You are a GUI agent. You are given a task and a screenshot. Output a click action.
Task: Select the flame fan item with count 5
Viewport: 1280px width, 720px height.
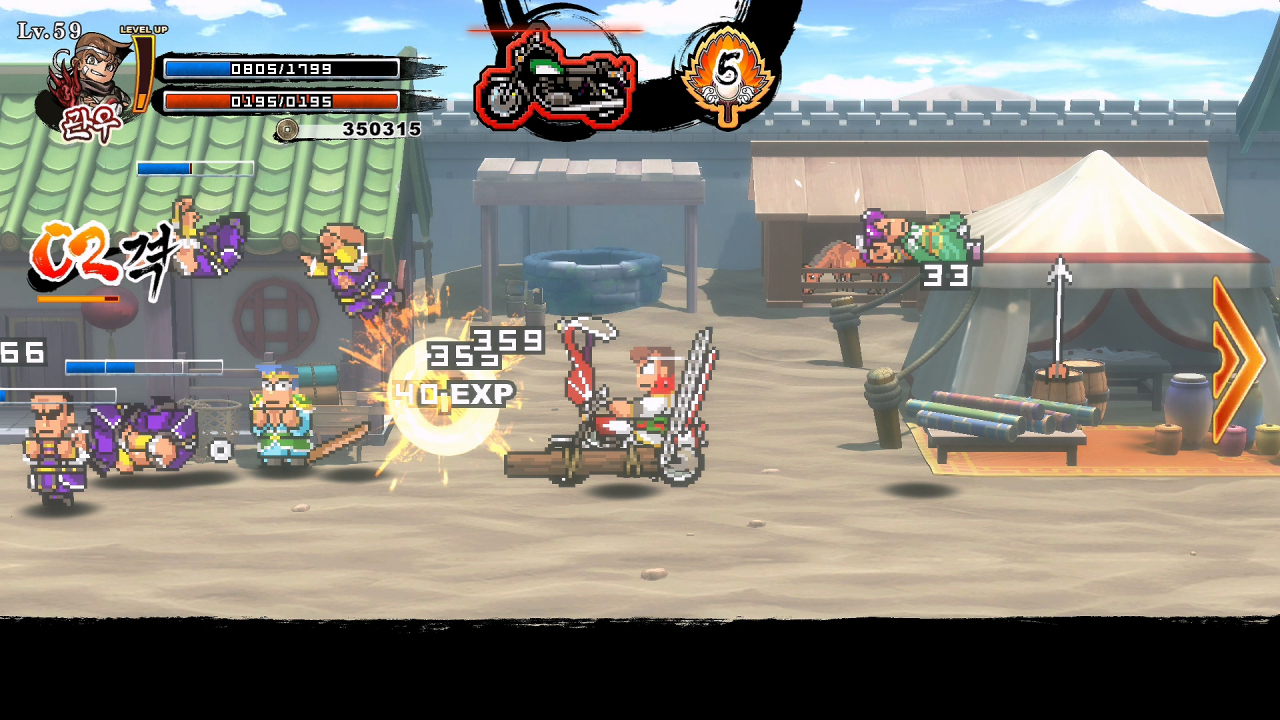tap(728, 74)
